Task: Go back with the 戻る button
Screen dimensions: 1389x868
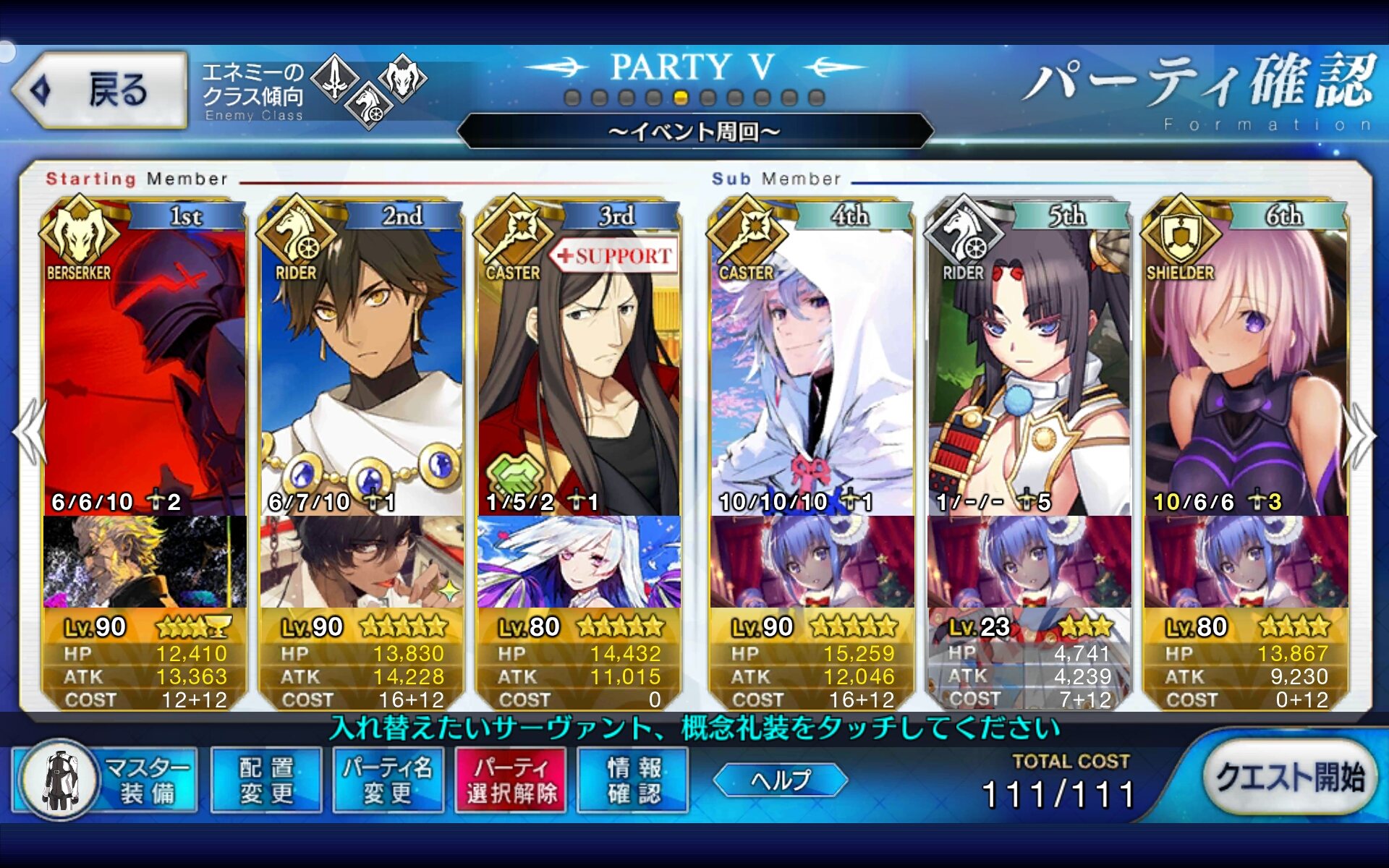Action: click(101, 90)
